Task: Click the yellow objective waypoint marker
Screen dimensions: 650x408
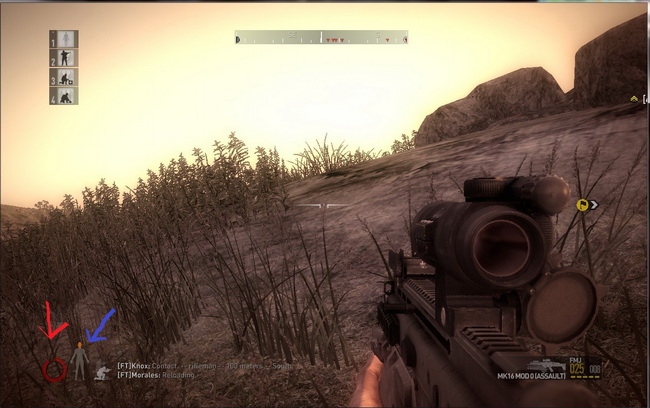Action: [582, 205]
